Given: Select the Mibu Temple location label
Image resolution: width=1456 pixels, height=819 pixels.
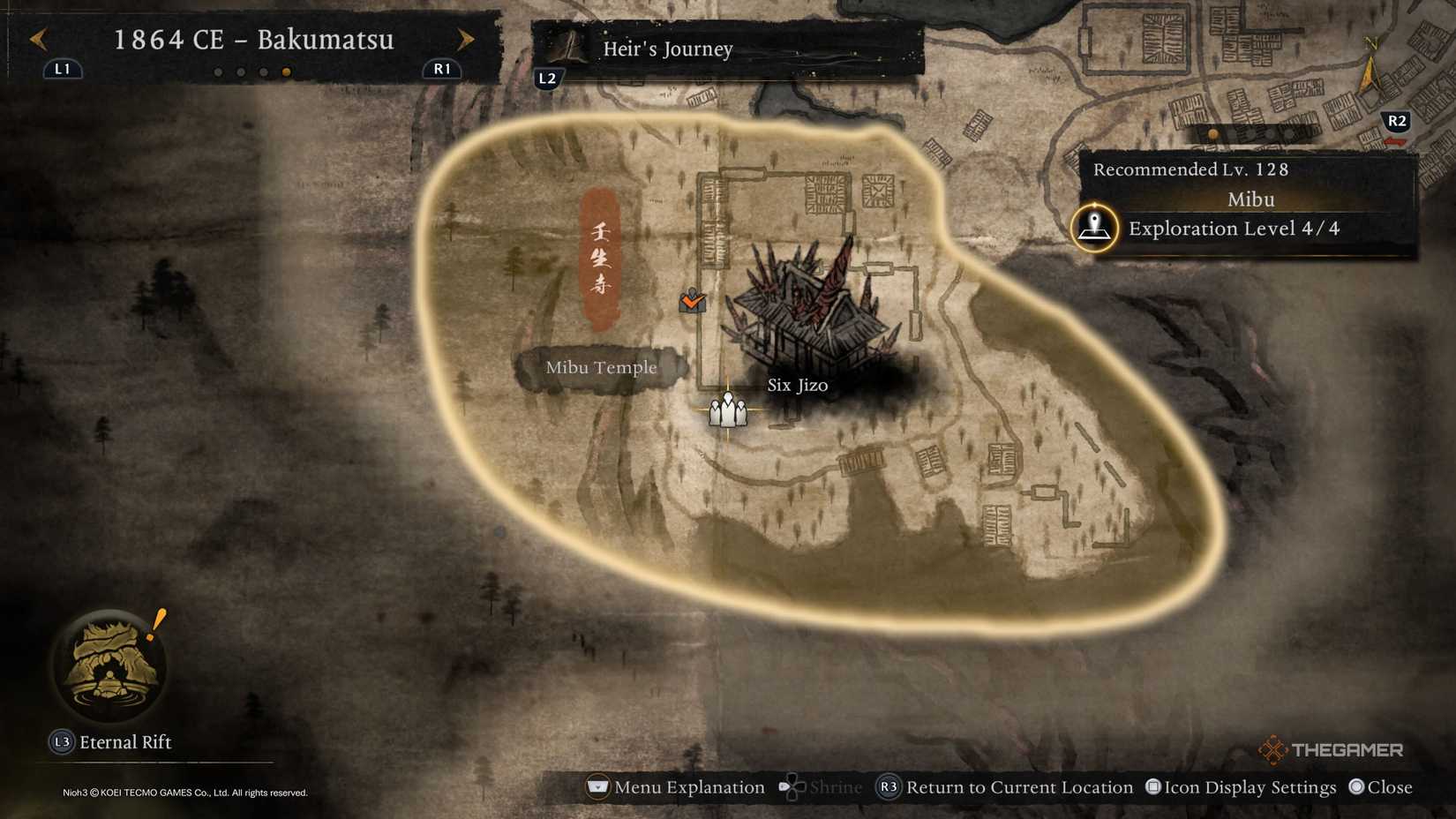Looking at the screenshot, I should [x=601, y=367].
